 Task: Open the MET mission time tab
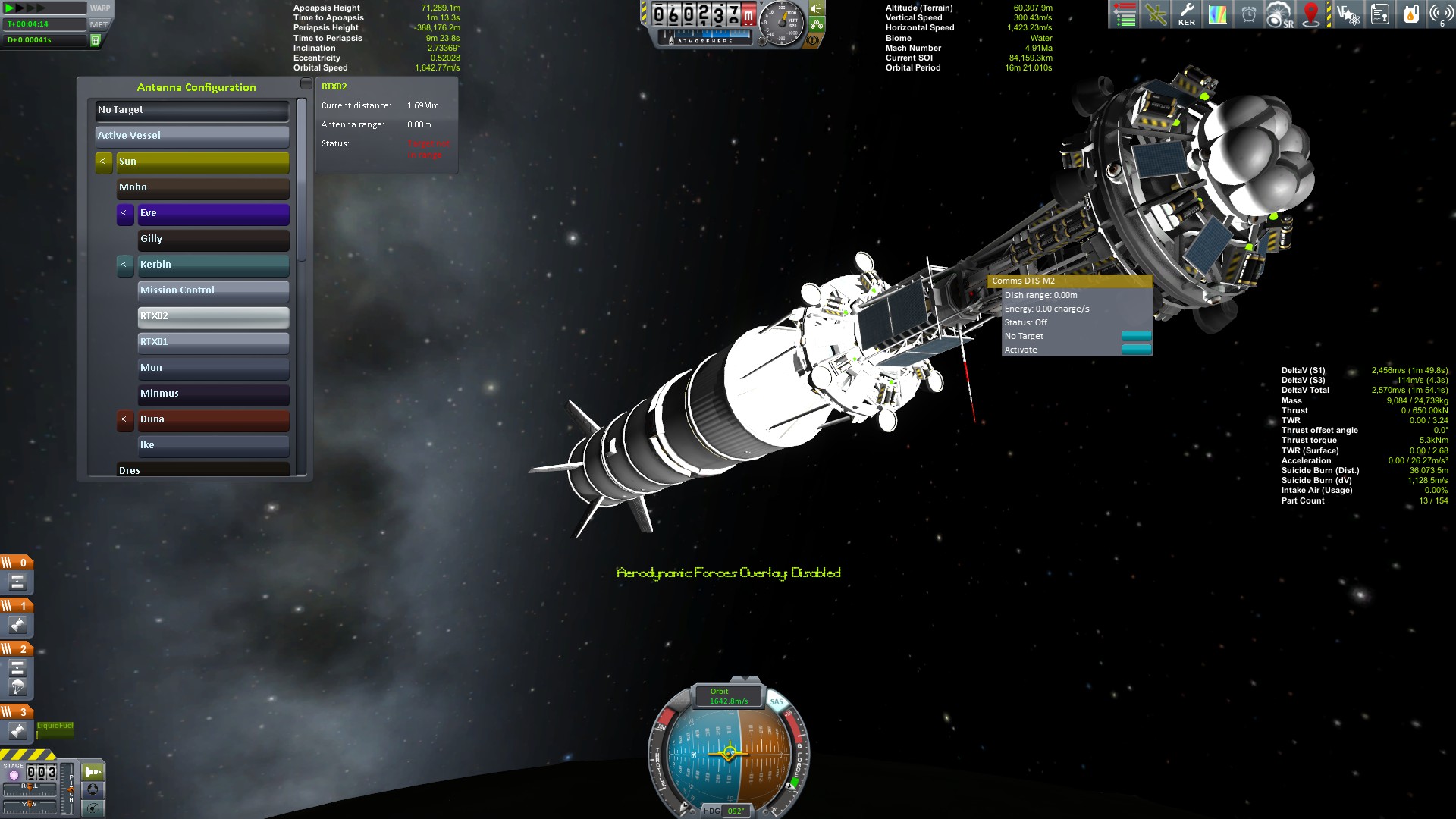99,24
